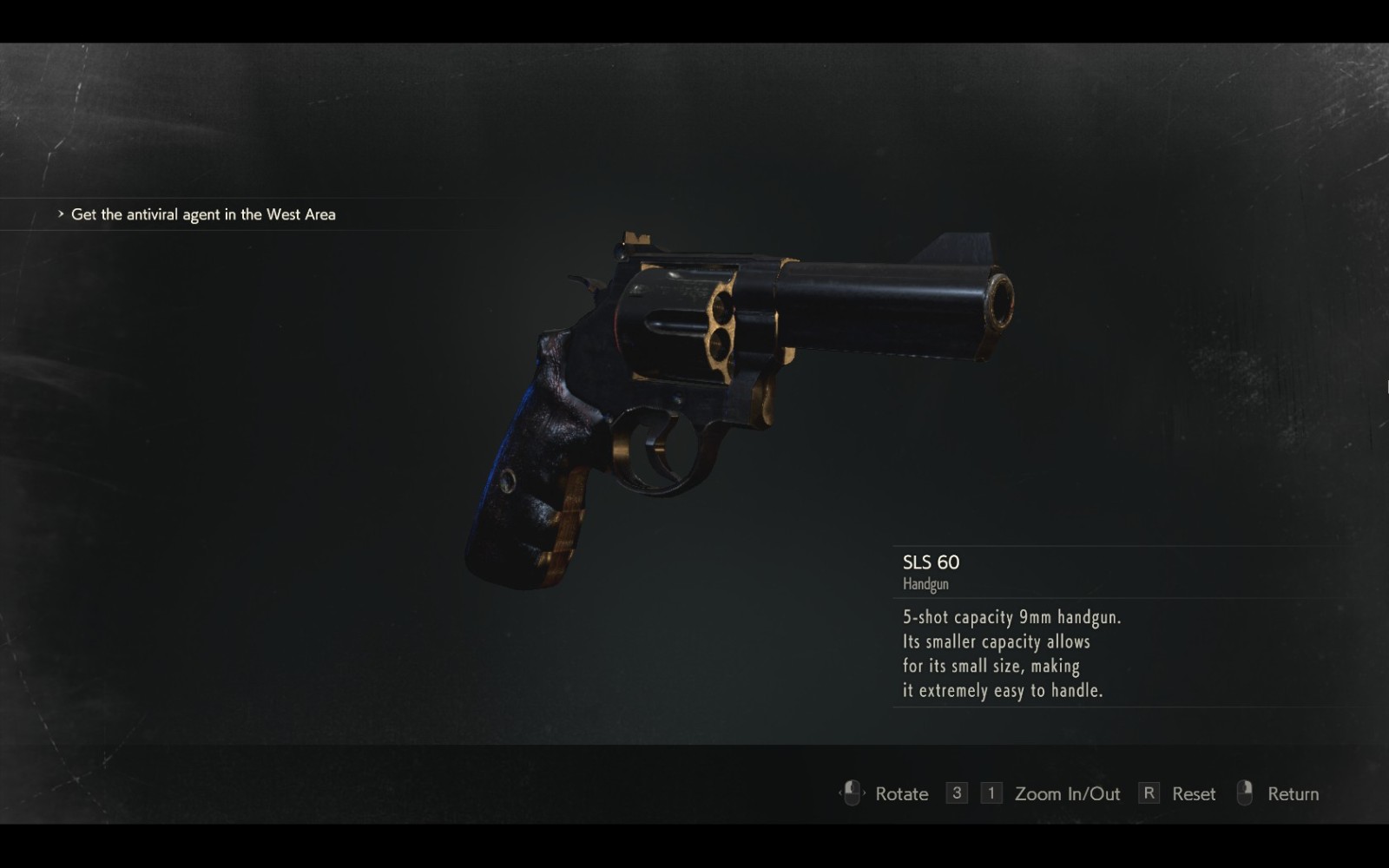The height and width of the screenshot is (868, 1389).
Task: Click the mouse icon beside Rotate
Action: [851, 792]
